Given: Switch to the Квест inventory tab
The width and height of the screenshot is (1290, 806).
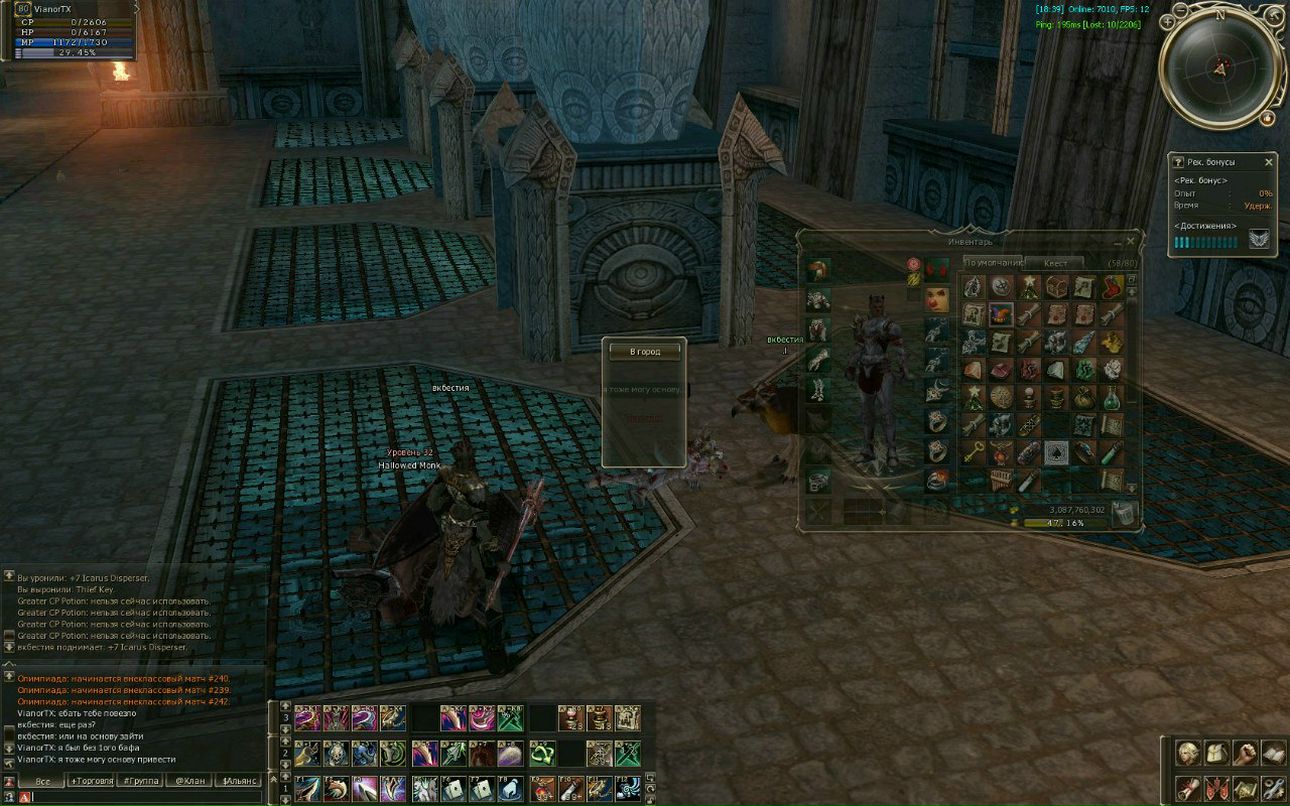Looking at the screenshot, I should [1055, 264].
